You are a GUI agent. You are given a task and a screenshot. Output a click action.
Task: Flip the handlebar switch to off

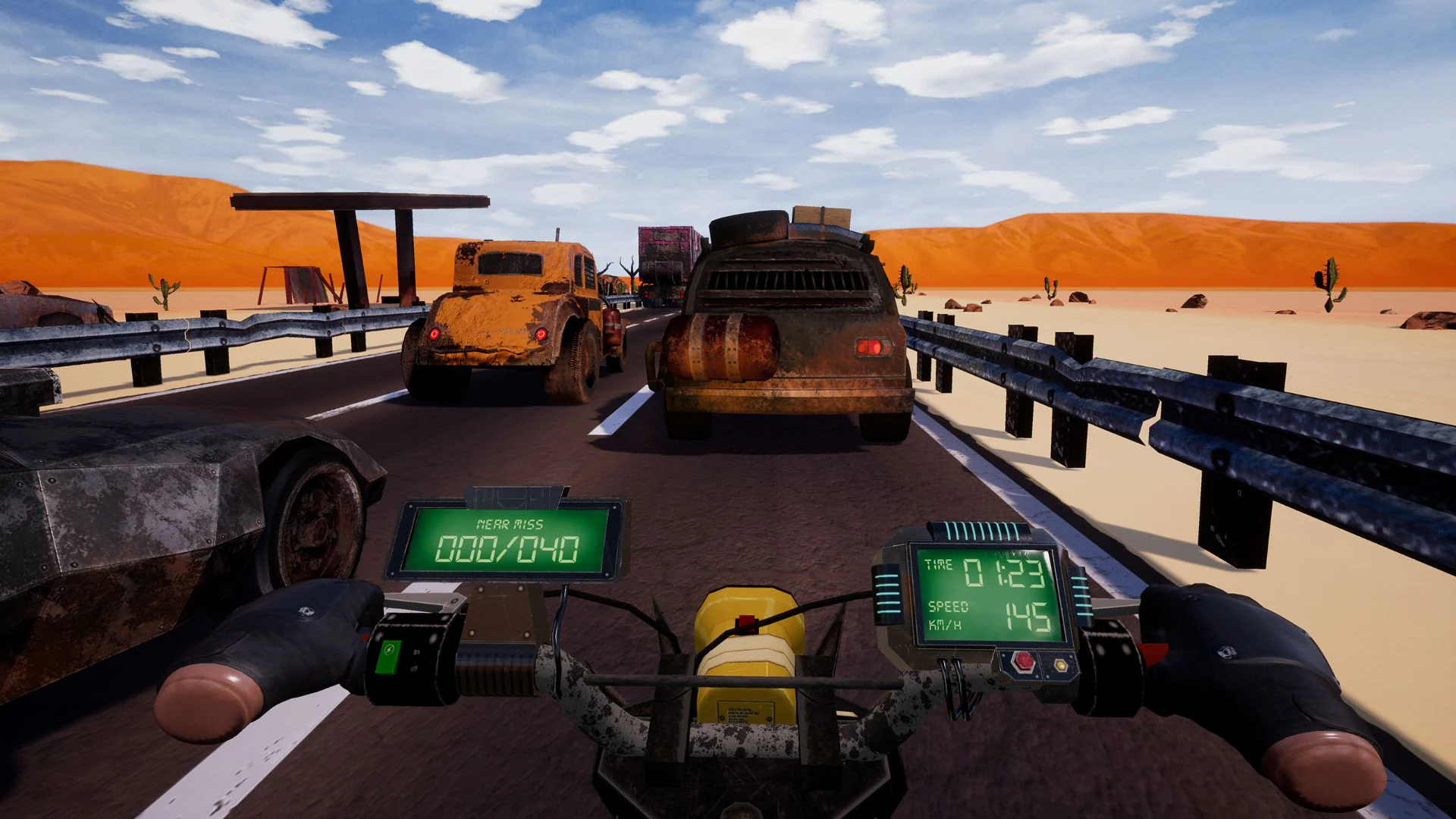pyautogui.click(x=414, y=669)
